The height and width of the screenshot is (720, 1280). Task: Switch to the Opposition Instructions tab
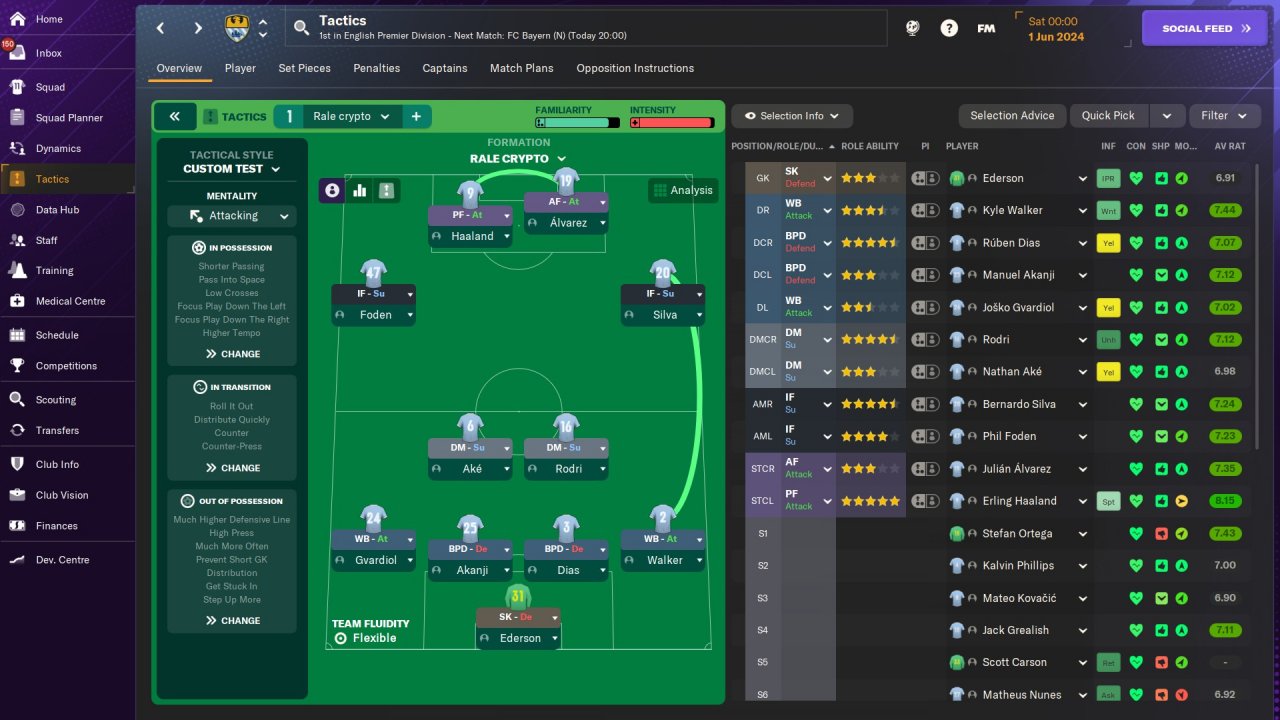point(635,68)
